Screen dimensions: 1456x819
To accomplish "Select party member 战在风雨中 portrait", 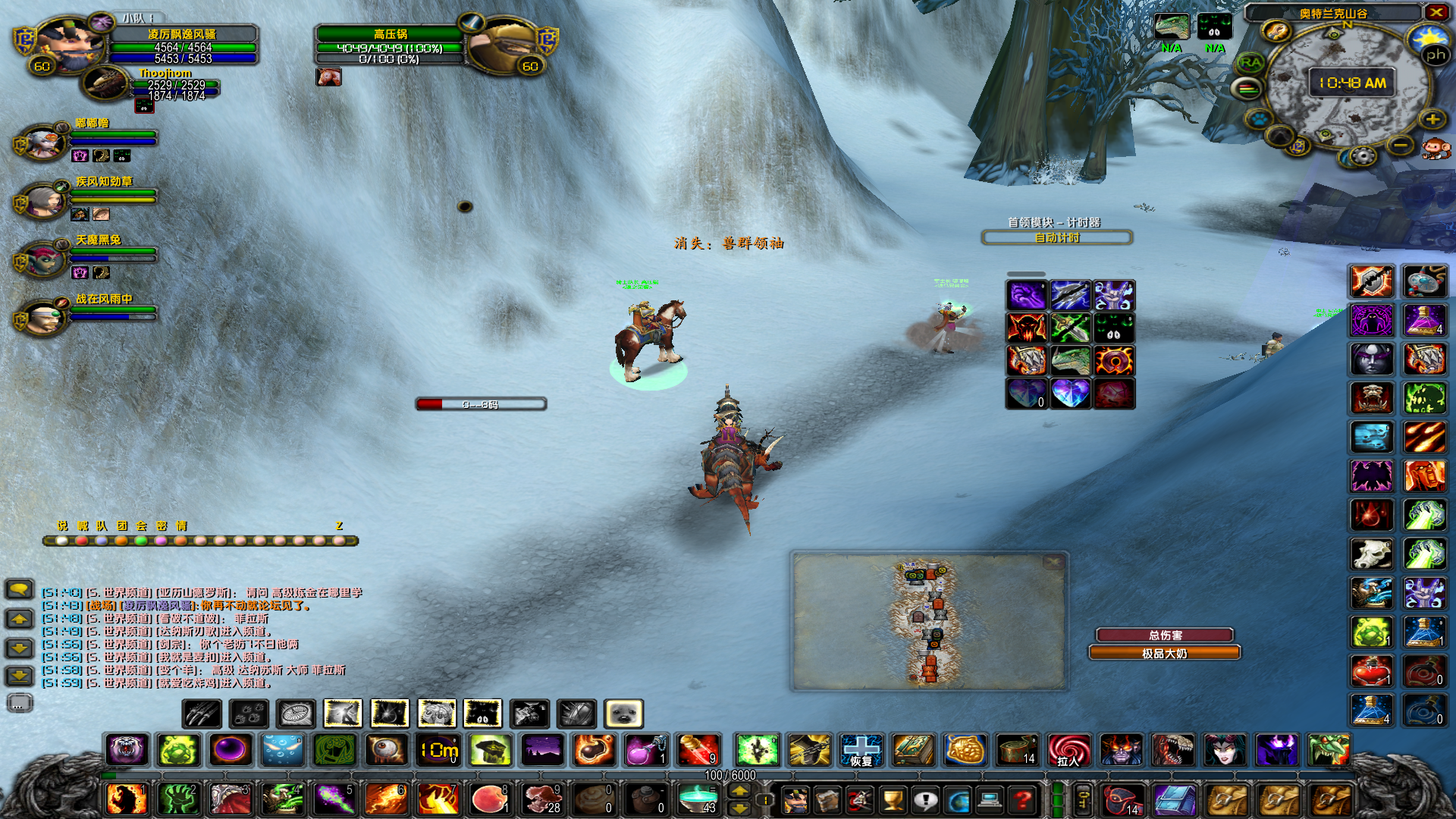I will (44, 317).
